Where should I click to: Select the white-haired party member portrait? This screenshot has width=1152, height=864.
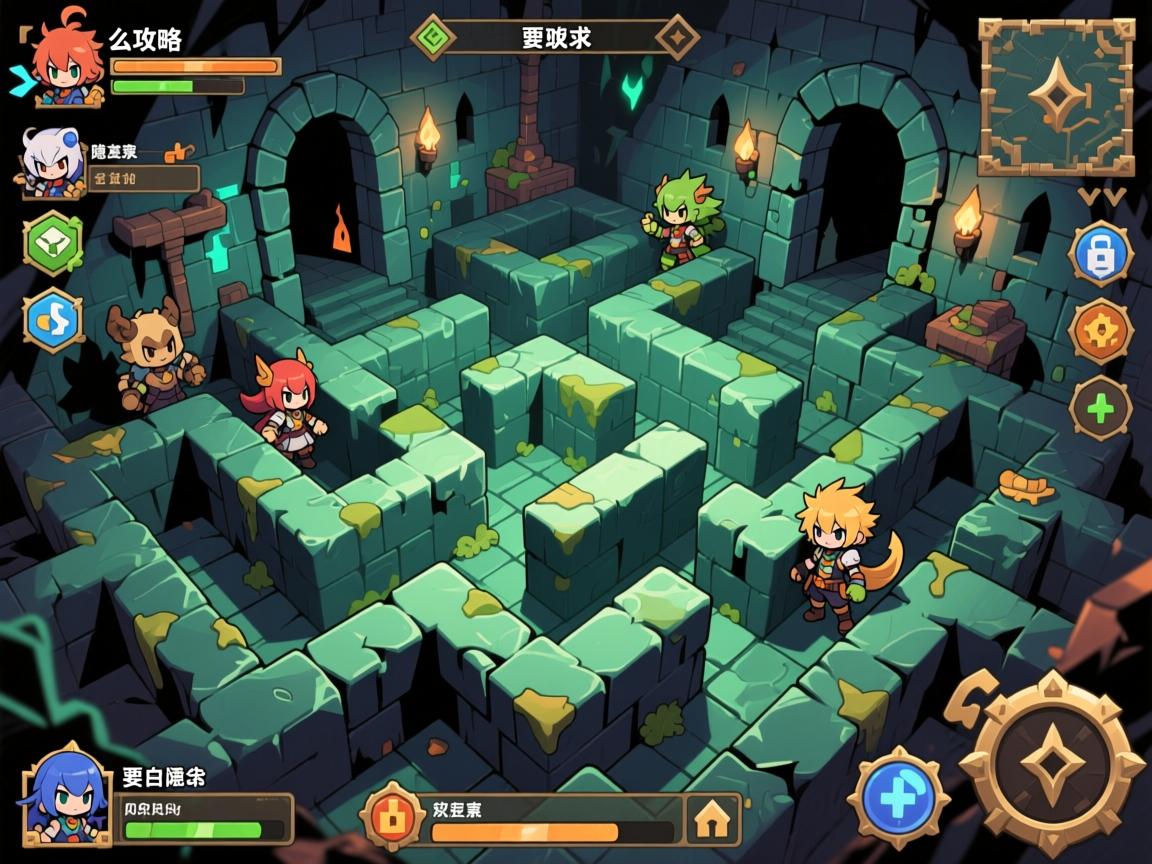(48, 163)
